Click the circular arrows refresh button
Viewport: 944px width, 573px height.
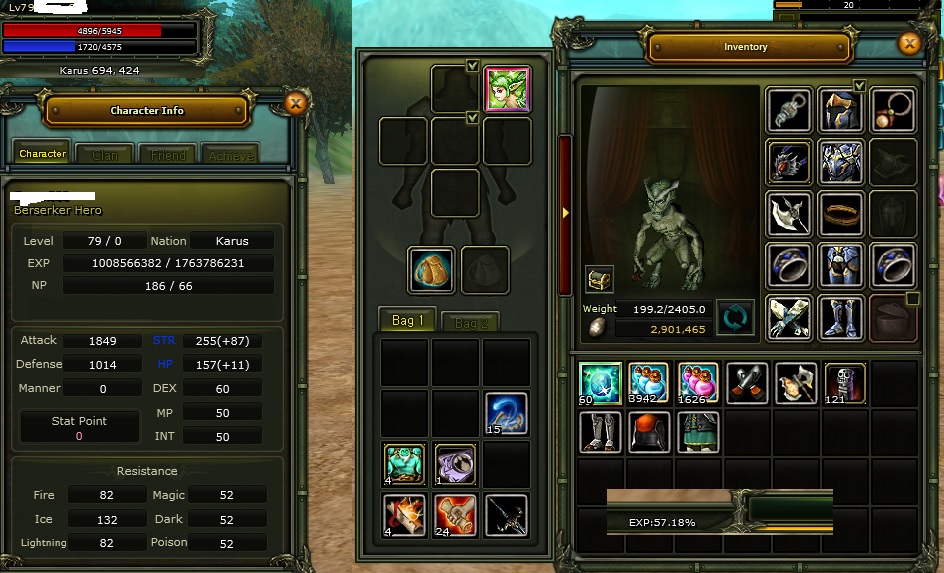click(x=735, y=318)
